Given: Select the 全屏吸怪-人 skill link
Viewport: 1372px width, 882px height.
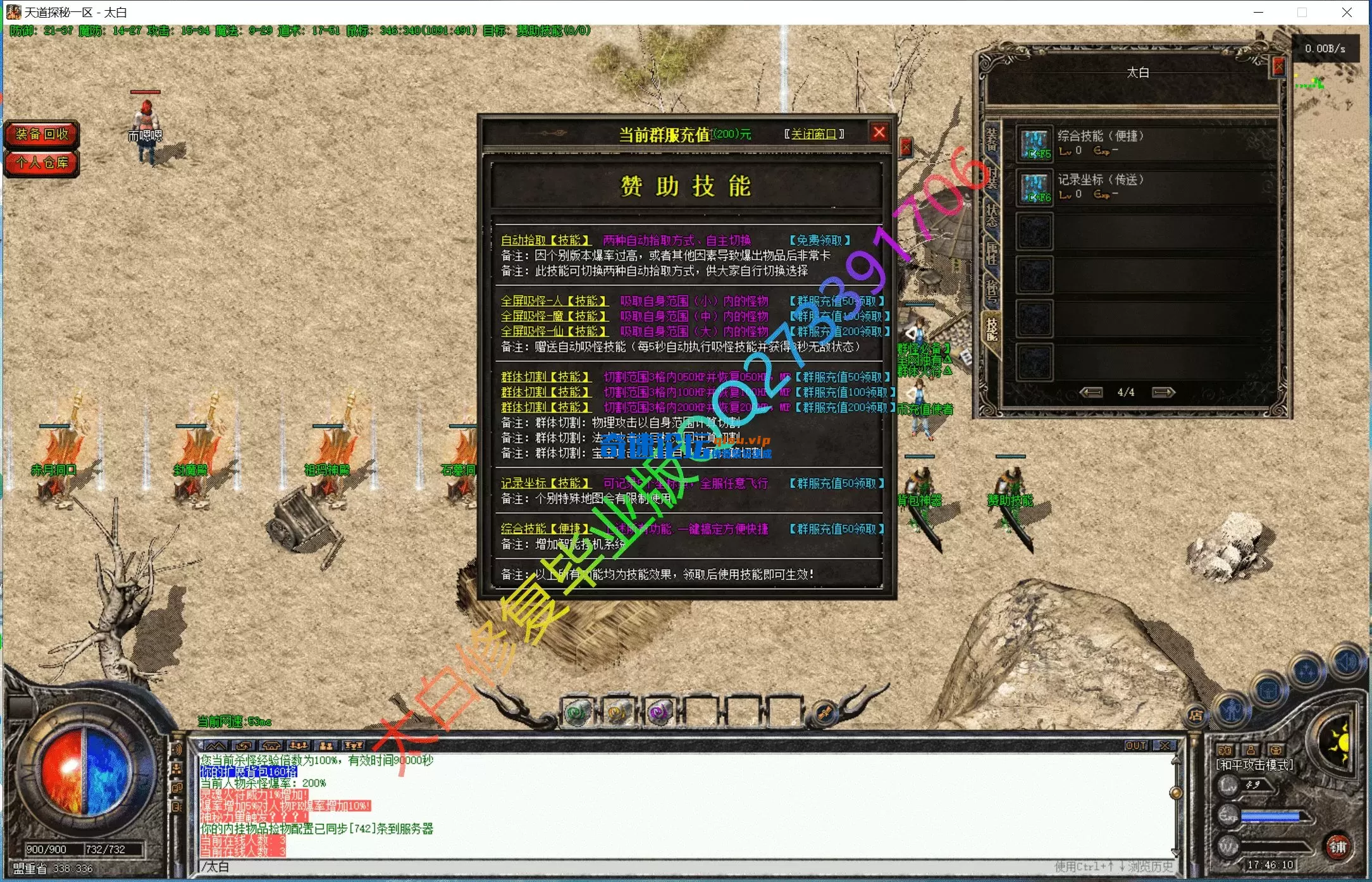Looking at the screenshot, I should pos(553,301).
